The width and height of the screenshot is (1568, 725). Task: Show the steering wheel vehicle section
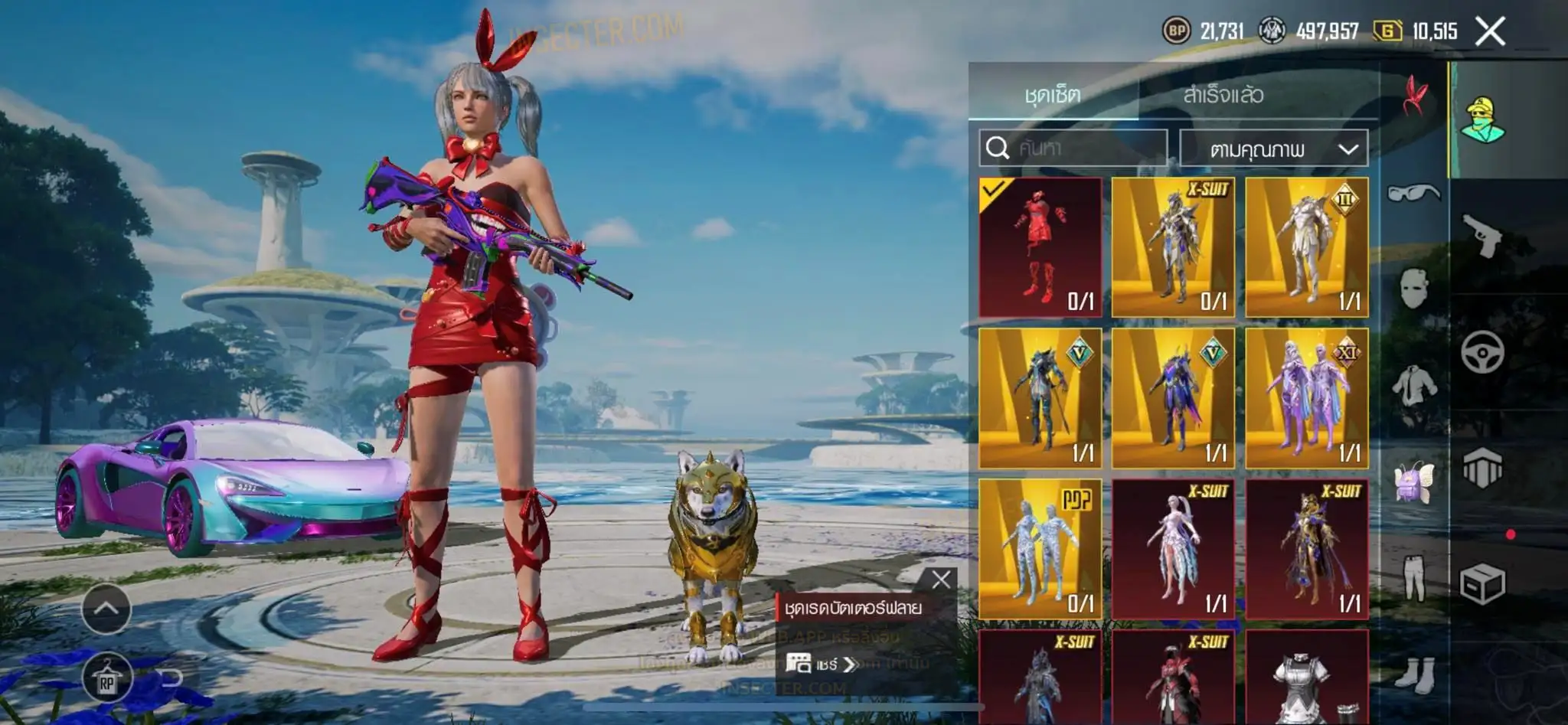[1483, 352]
